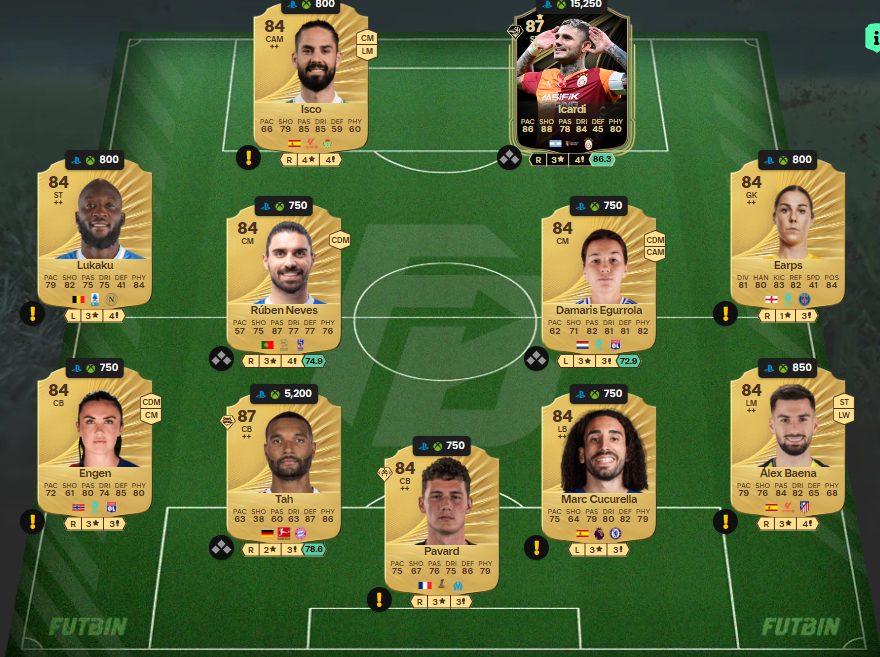880x657 pixels.
Task: Pick the Rúben Neves midfielder card
Action: pyautogui.click(x=284, y=275)
